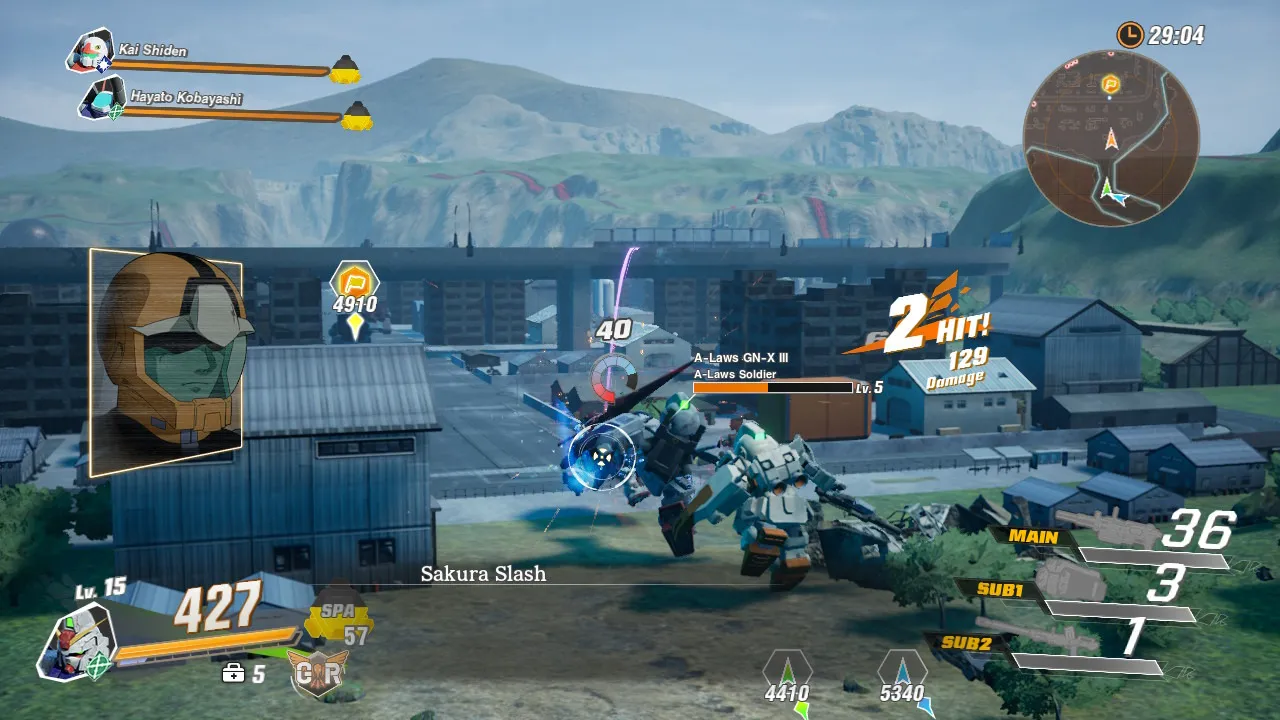Click the circular minimap
The width and height of the screenshot is (1280, 720).
pyautogui.click(x=1110, y=138)
